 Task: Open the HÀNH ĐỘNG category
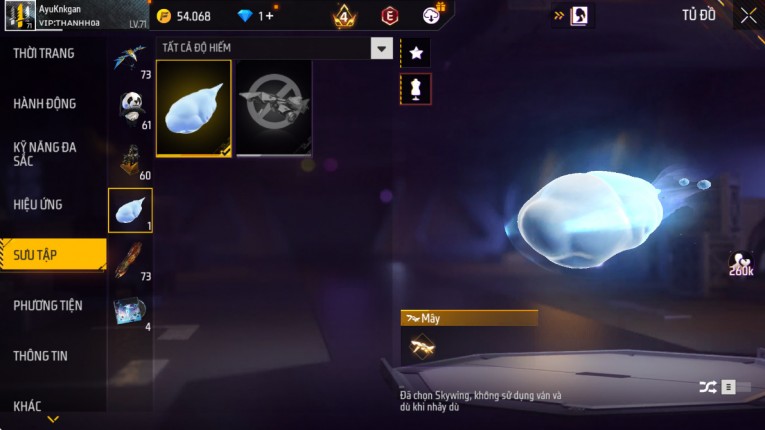click(x=45, y=103)
